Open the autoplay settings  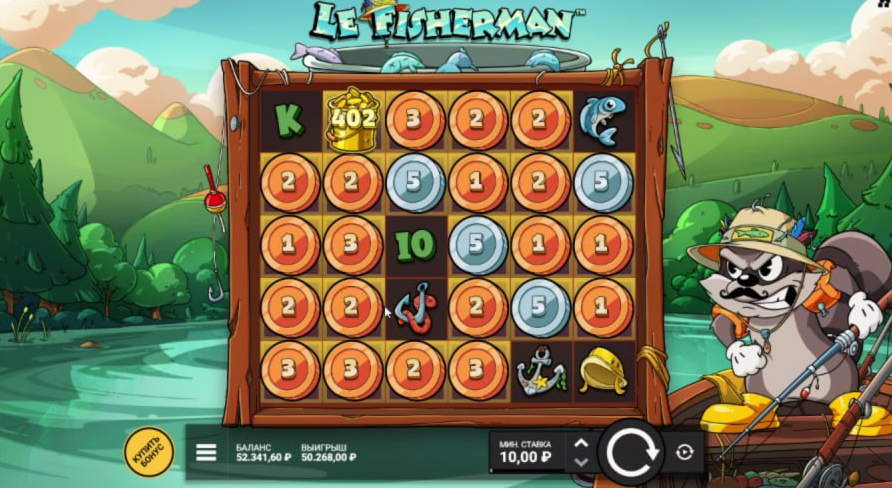(x=684, y=452)
